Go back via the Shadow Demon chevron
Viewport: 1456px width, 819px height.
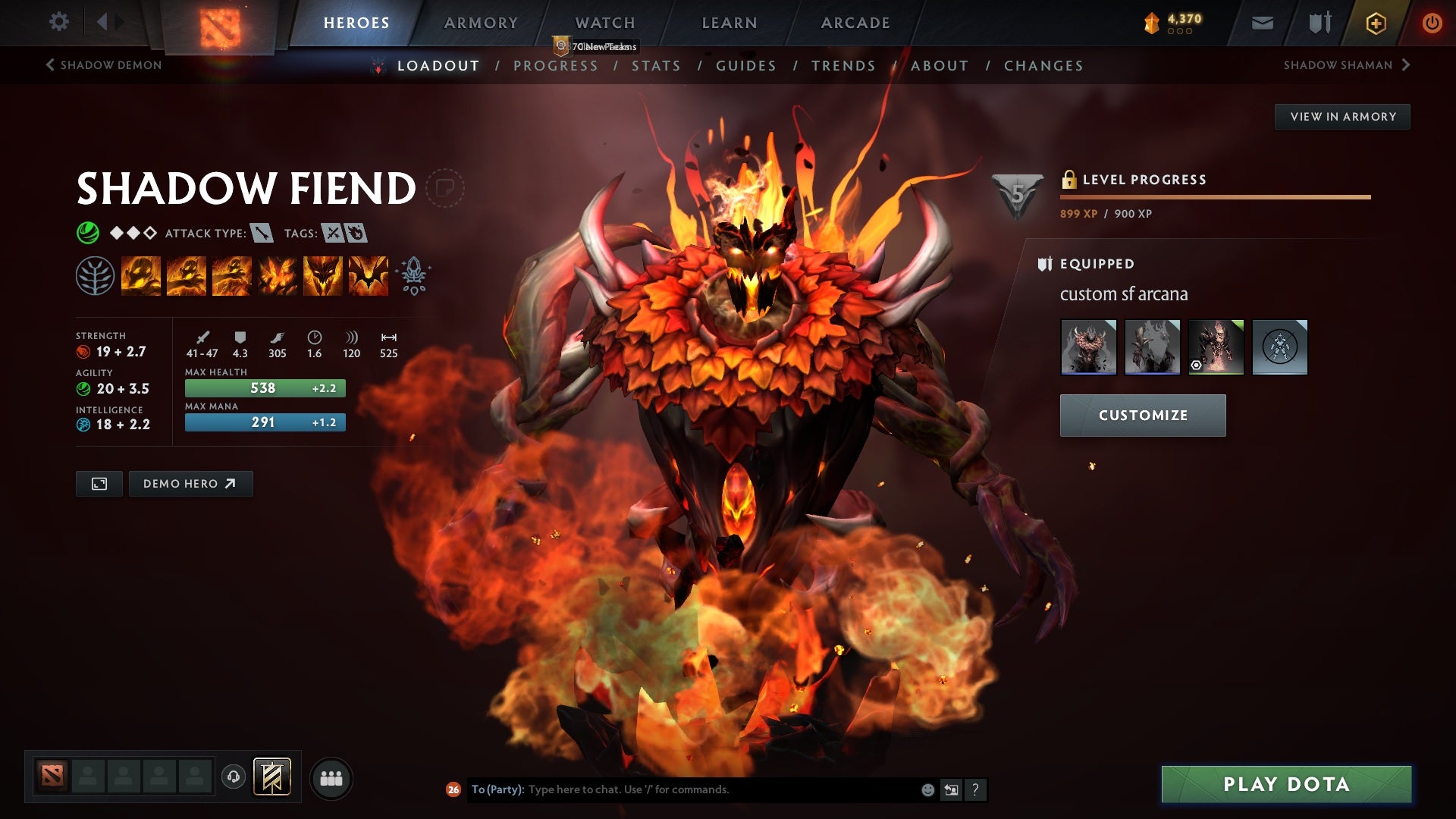[x=50, y=65]
